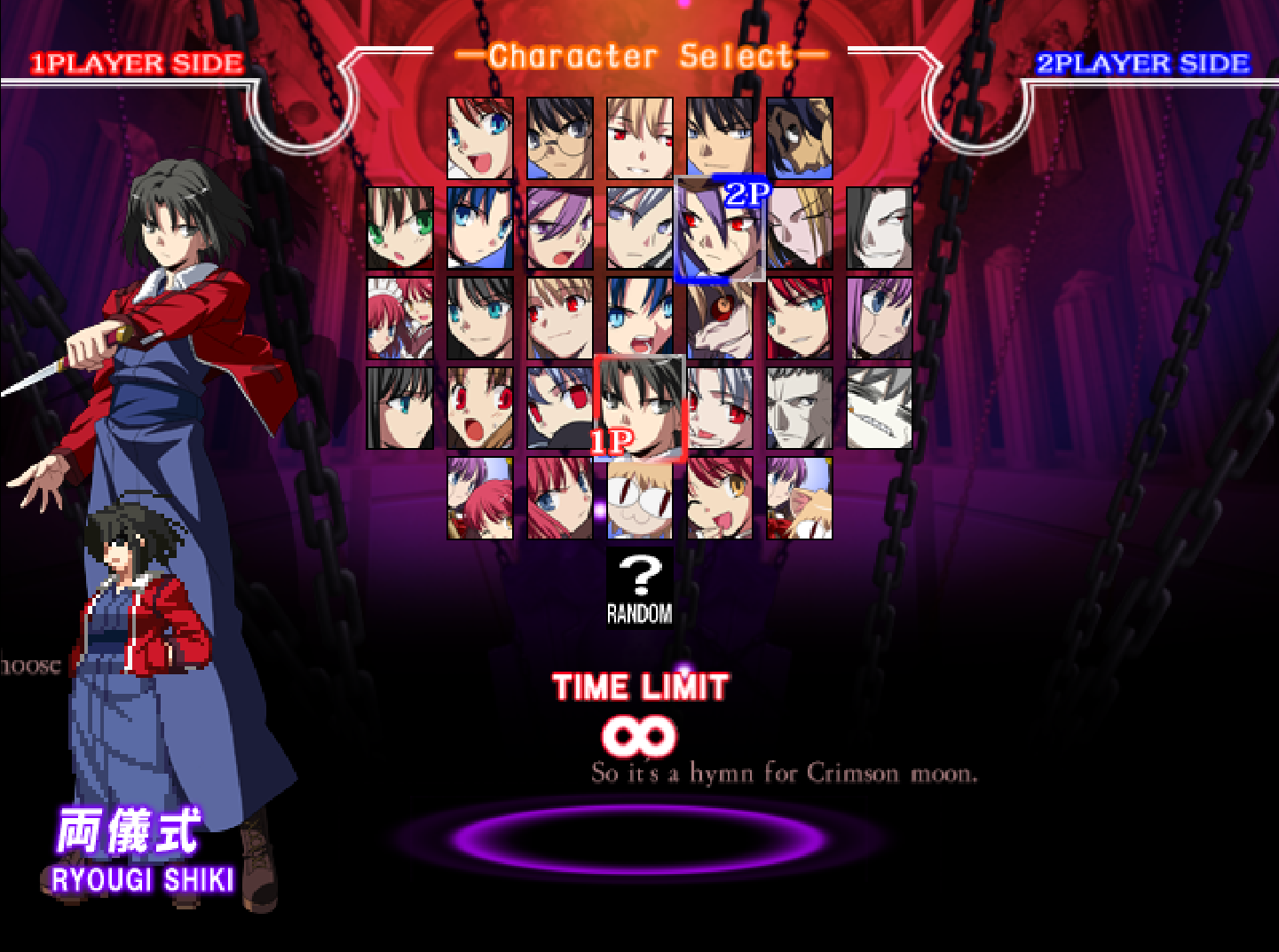This screenshot has width=1279, height=952.
Task: Pick the purple-haired girl wearing a monocle
Action: click(x=879, y=318)
